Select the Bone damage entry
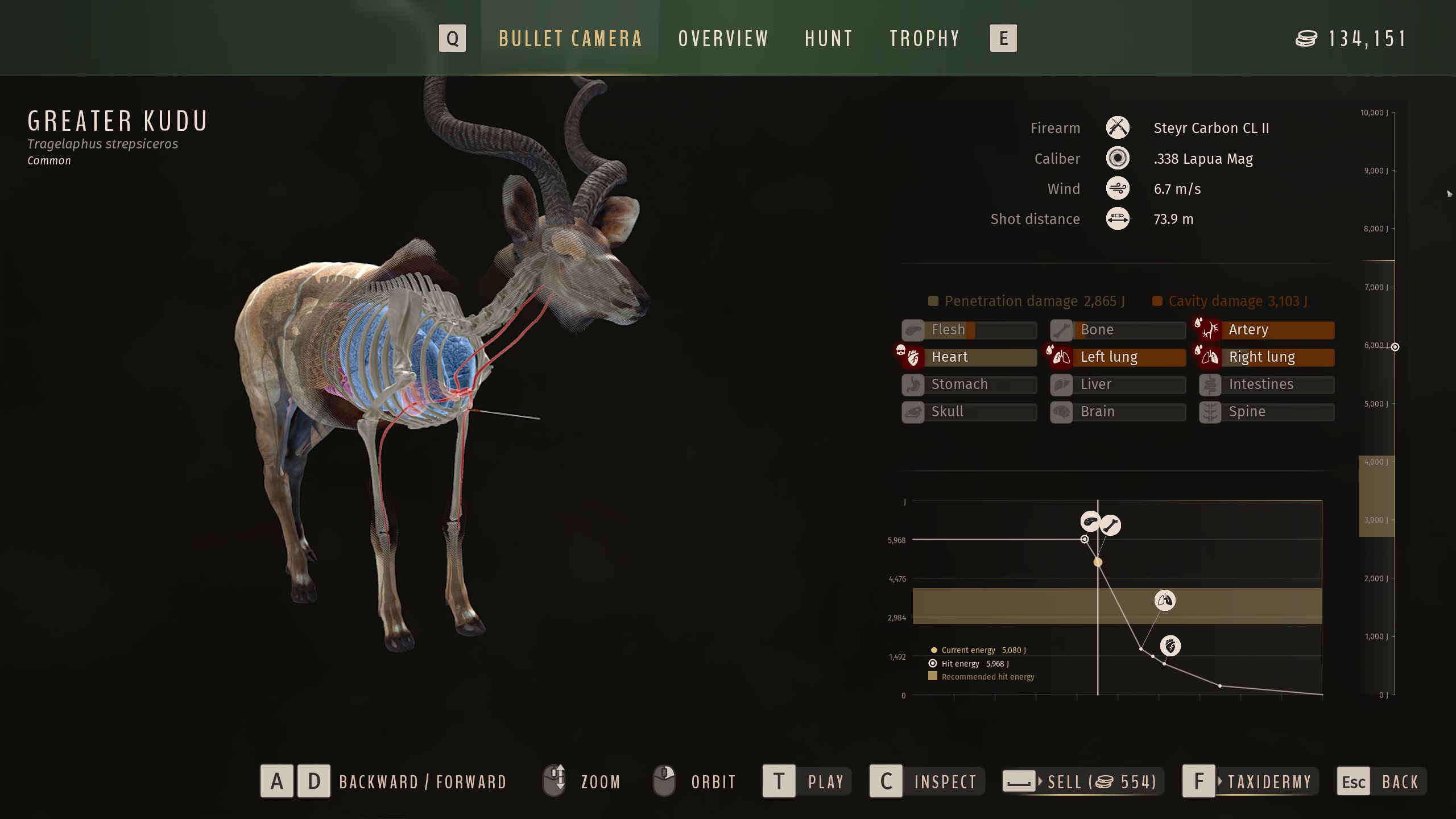This screenshot has height=819, width=1456. pyautogui.click(x=1118, y=330)
